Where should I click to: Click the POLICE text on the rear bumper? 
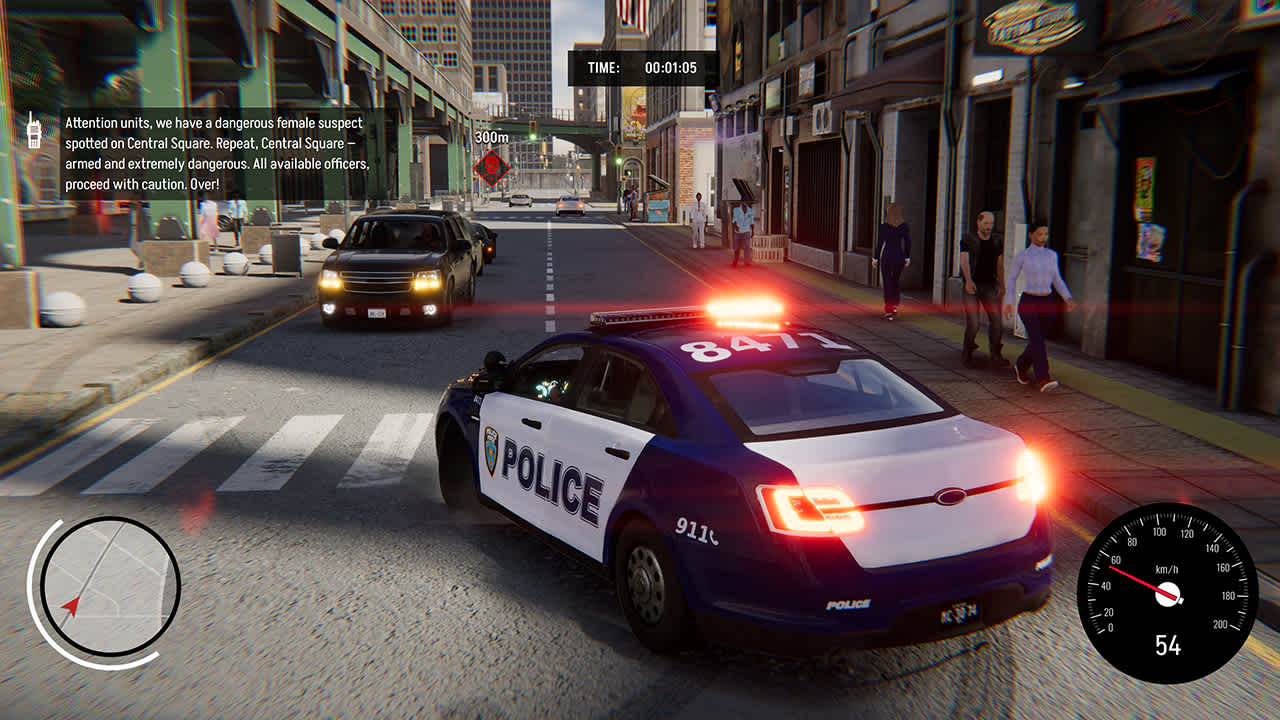coord(849,603)
